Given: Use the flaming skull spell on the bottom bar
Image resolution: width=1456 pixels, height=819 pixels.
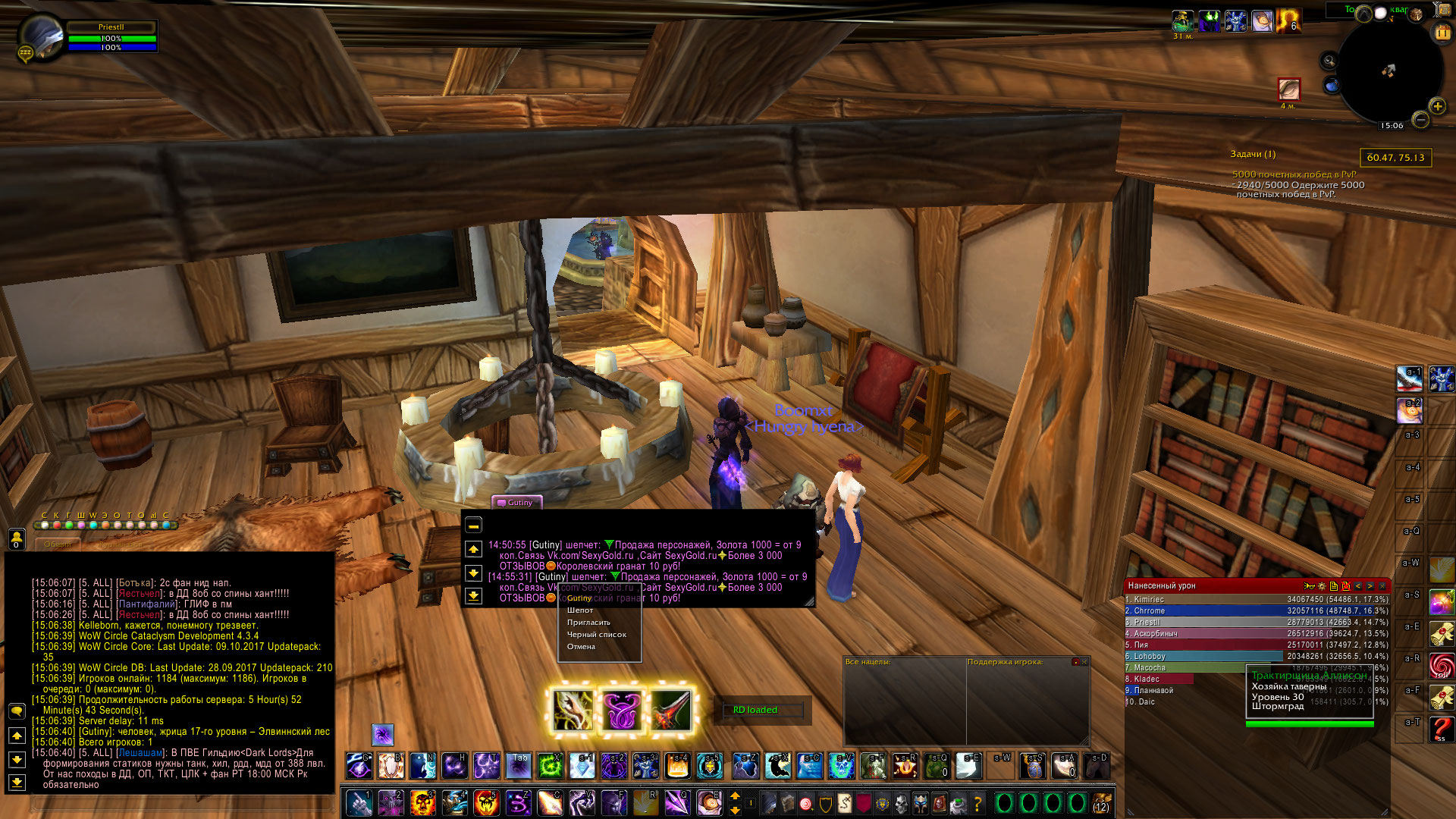Looking at the screenshot, I should pos(422,802).
